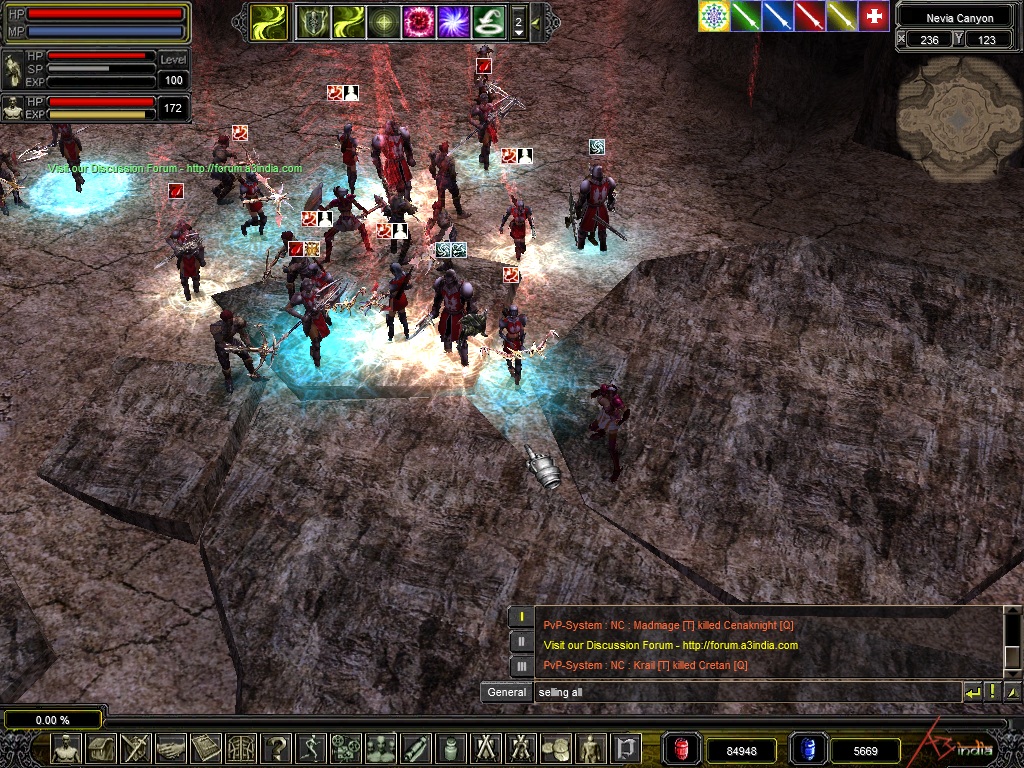Open the question mark help menu
Image resolution: width=1024 pixels, height=768 pixels.
coord(277,748)
